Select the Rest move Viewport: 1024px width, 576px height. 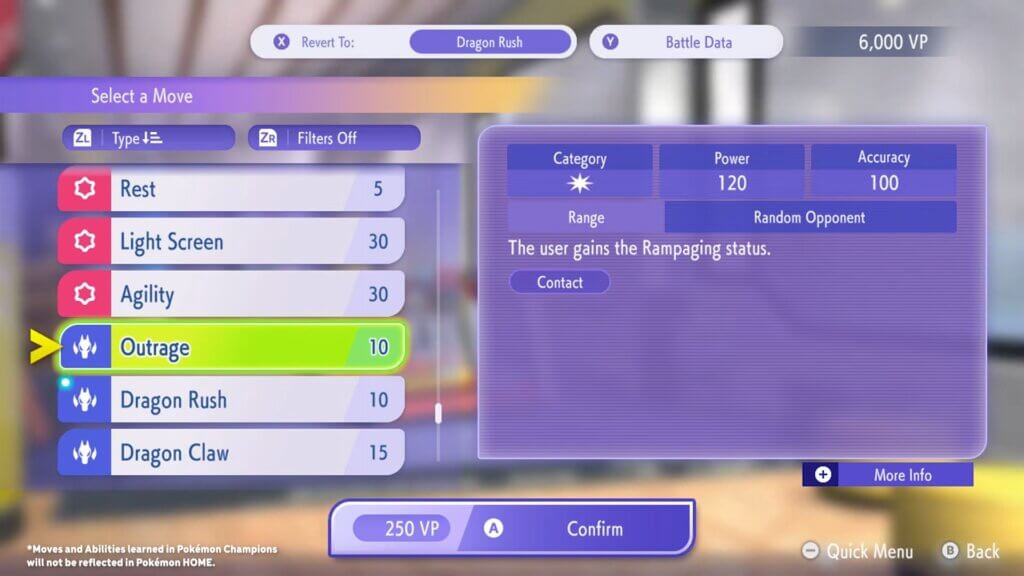(x=231, y=189)
